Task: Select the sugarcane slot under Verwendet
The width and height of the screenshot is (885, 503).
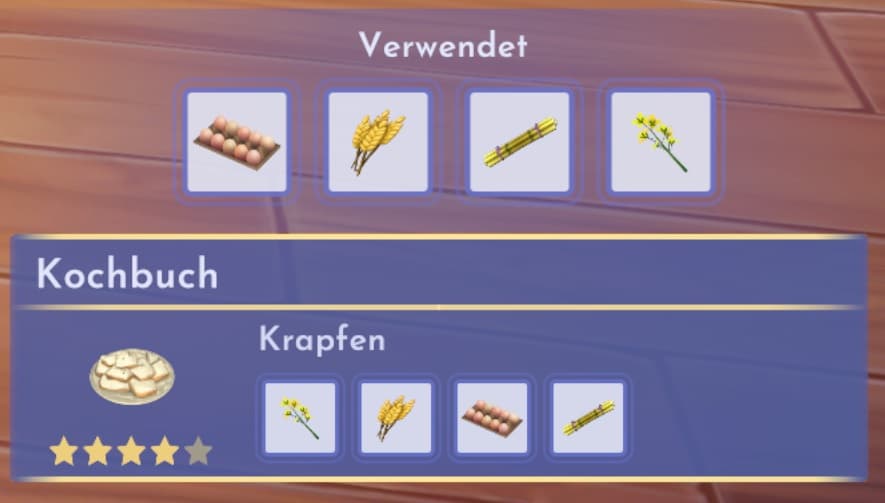Action: [x=519, y=142]
